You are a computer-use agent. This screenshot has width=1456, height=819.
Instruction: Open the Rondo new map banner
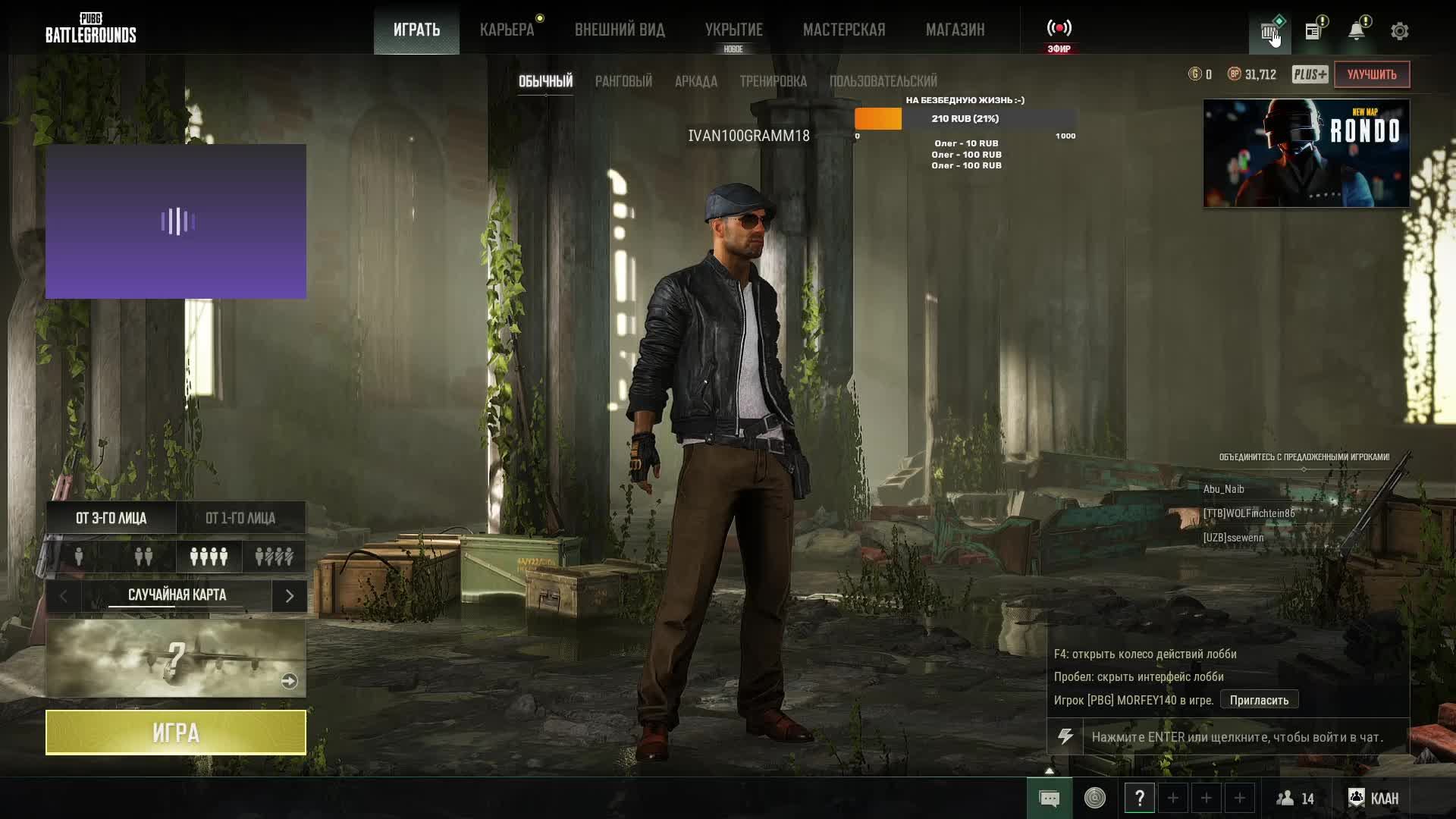pos(1306,153)
